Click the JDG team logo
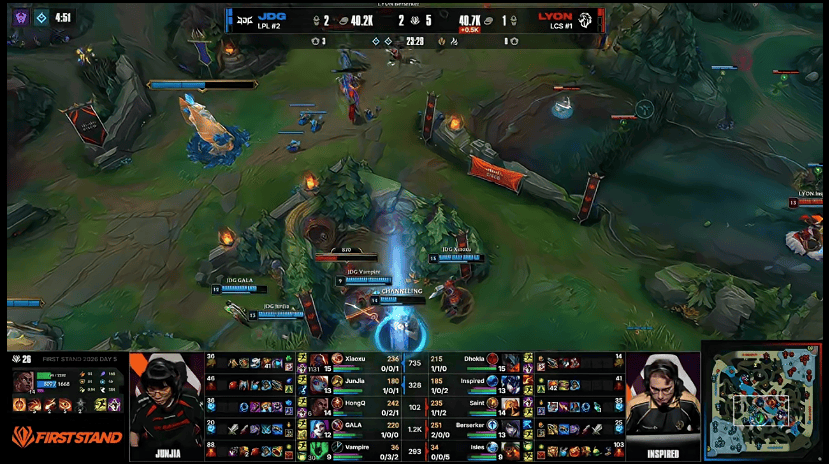This screenshot has height=464, width=829. (x=243, y=19)
